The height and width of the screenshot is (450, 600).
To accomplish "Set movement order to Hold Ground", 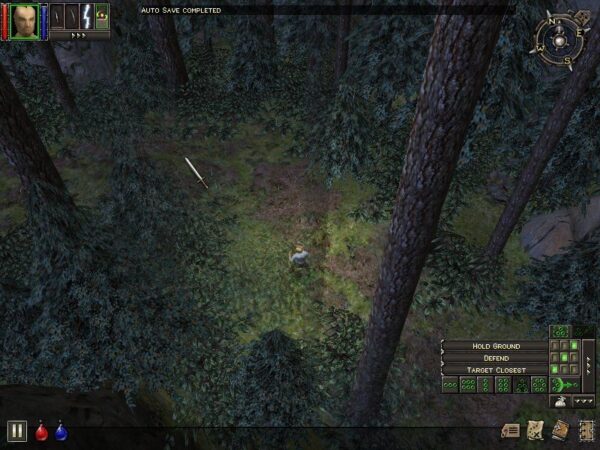I will (x=496, y=346).
